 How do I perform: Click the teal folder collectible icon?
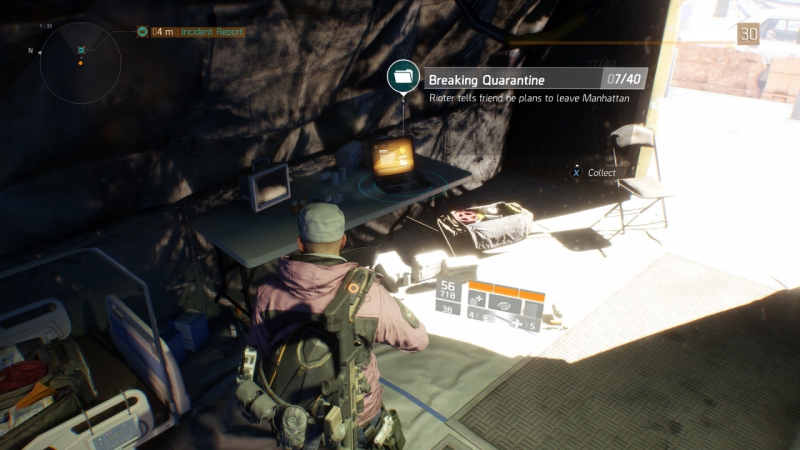click(403, 78)
